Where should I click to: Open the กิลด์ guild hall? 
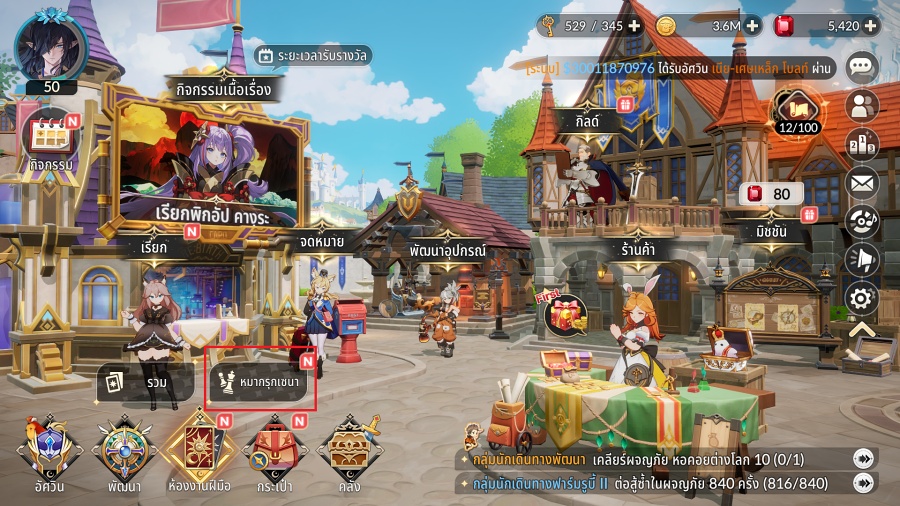click(580, 120)
